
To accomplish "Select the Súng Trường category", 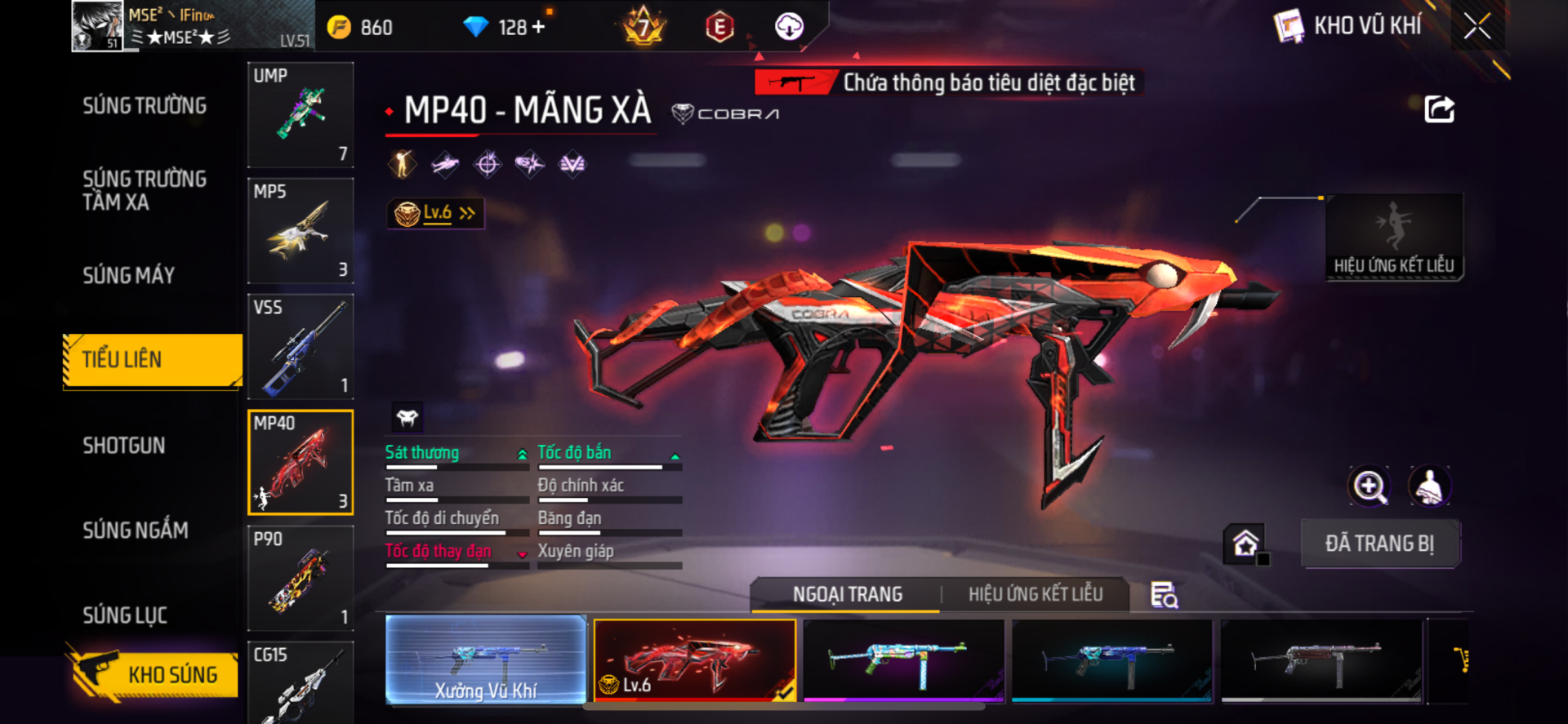I will pos(145,106).
